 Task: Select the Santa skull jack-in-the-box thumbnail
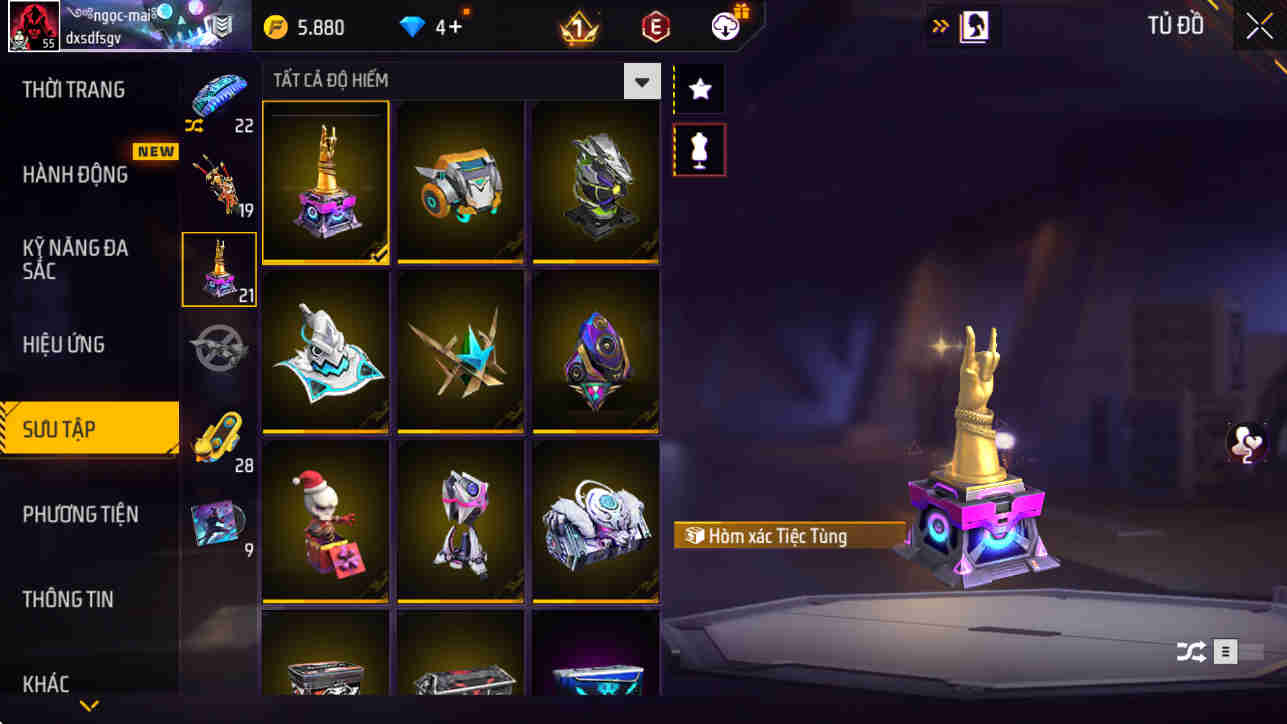[x=324, y=519]
